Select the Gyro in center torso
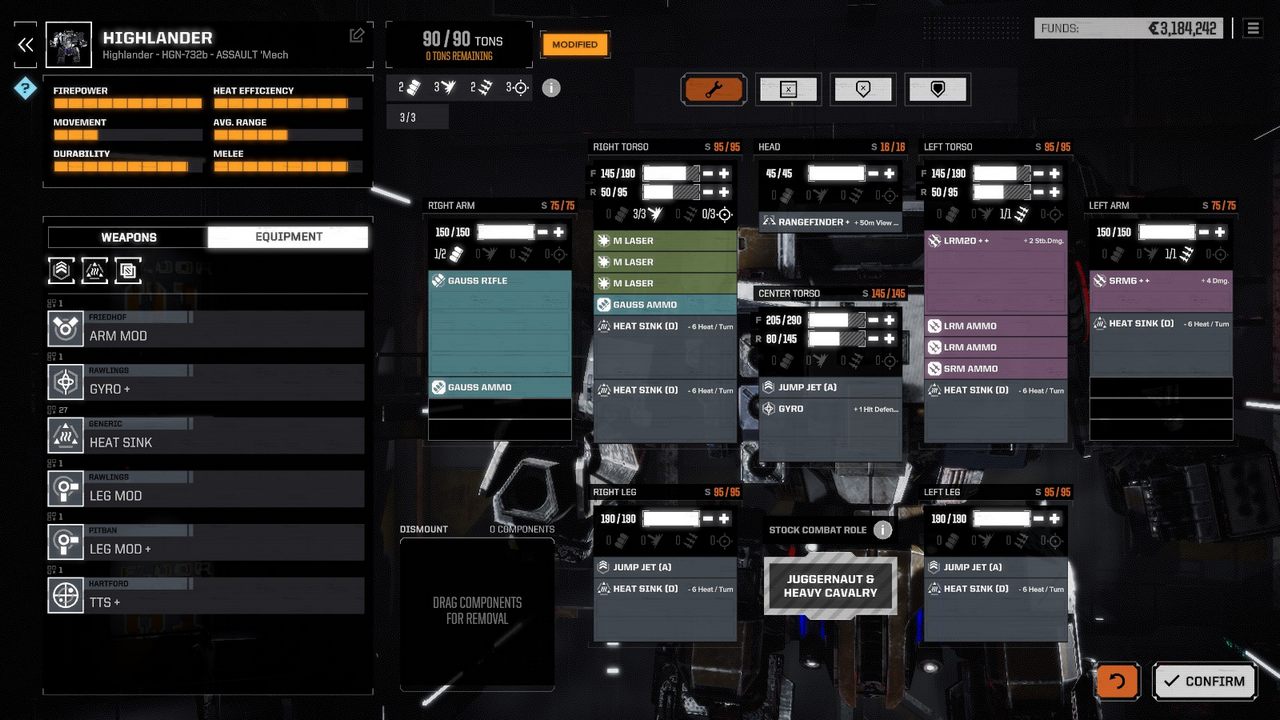Viewport: 1280px width, 720px height. tap(830, 409)
